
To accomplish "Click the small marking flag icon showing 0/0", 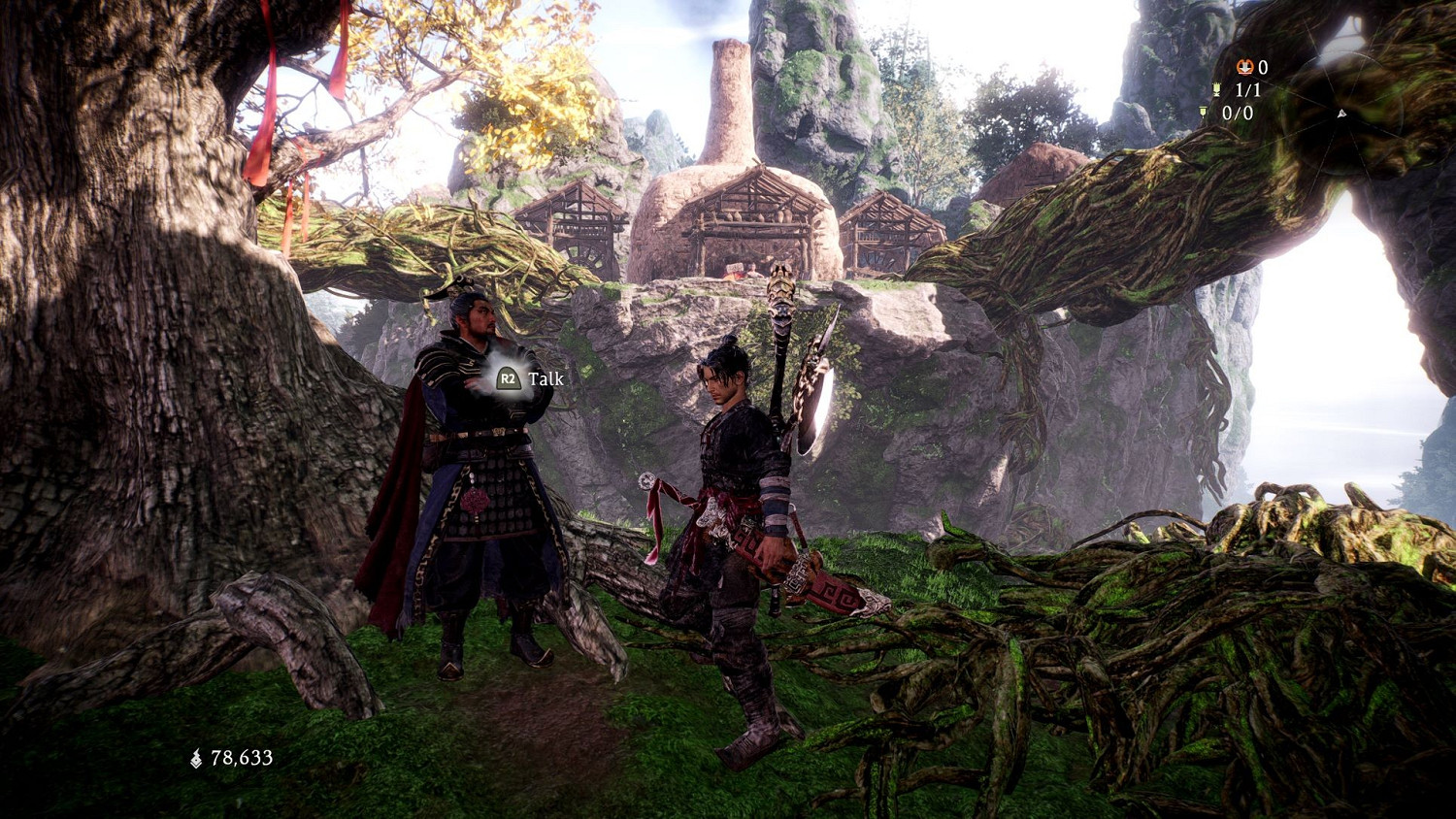I will [1203, 114].
